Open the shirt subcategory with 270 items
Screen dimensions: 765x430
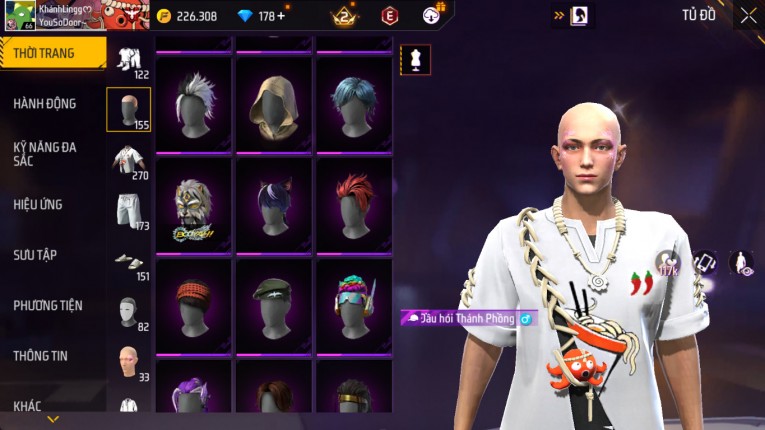(128, 160)
